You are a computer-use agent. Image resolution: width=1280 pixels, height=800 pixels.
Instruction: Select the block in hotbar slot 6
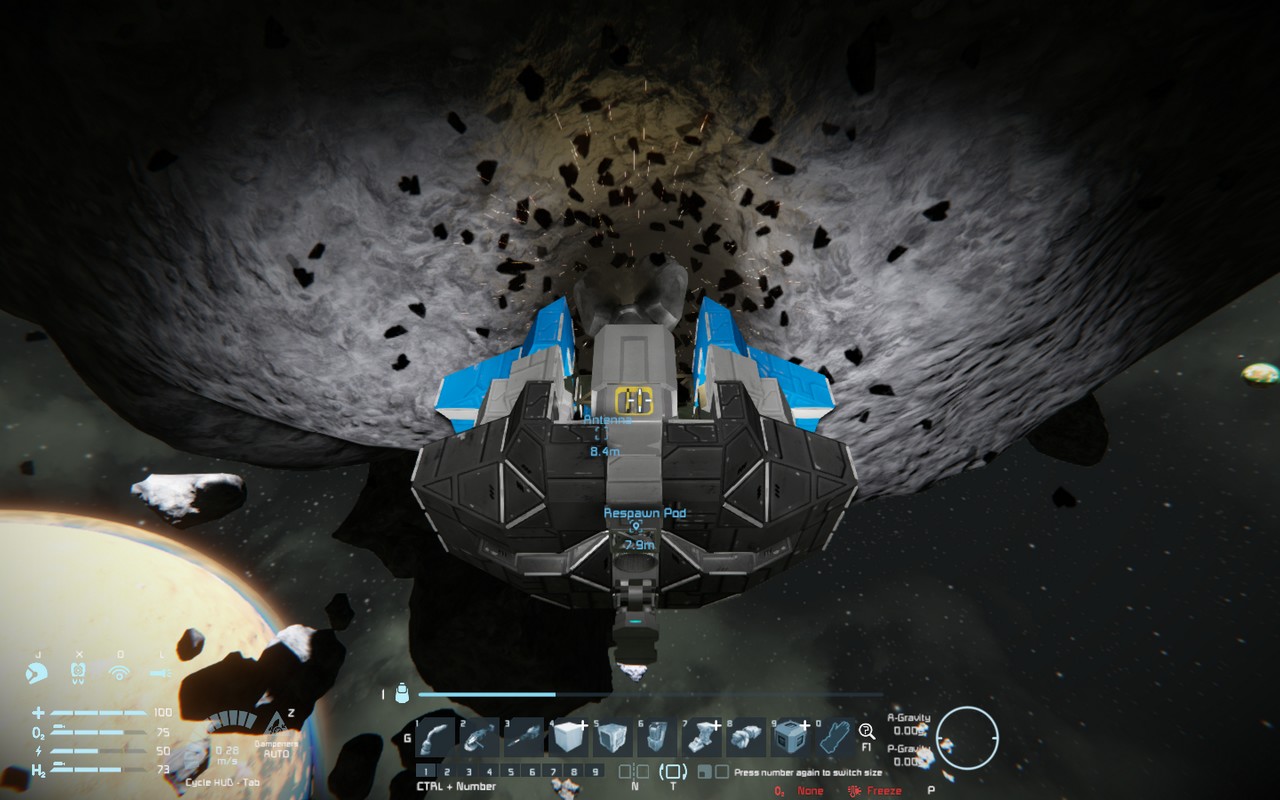pos(657,738)
